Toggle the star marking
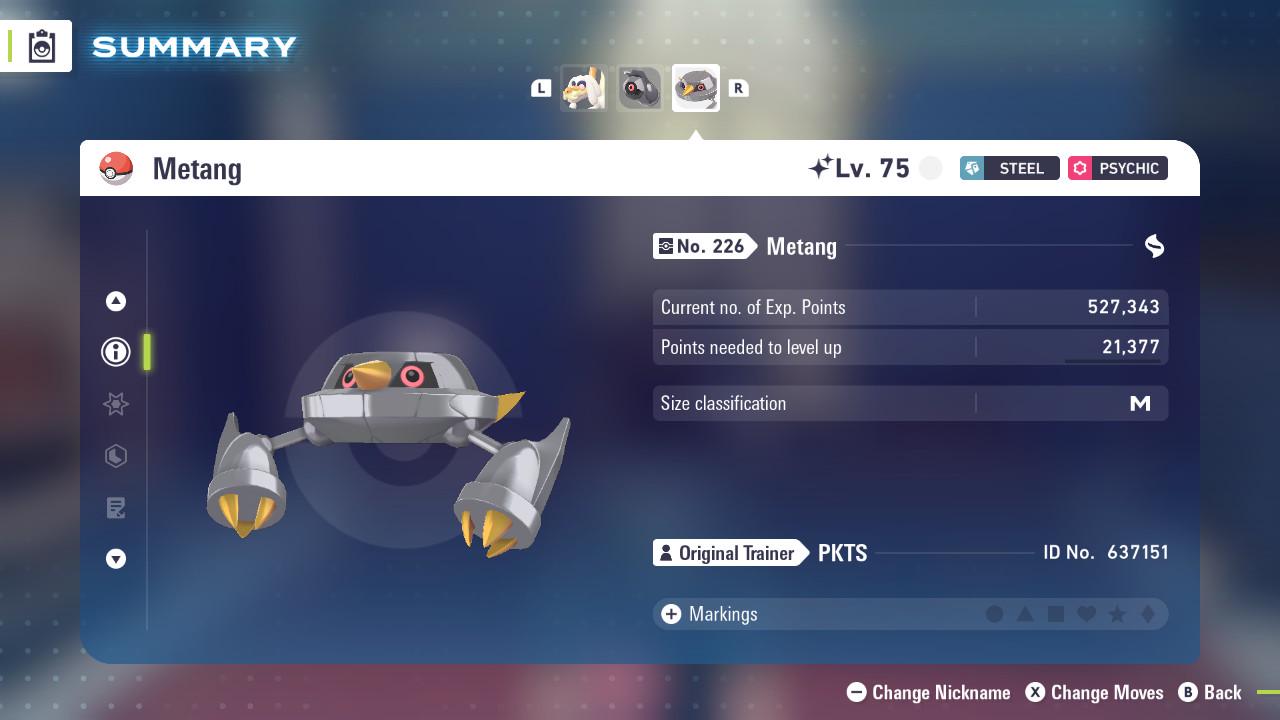 (1117, 614)
